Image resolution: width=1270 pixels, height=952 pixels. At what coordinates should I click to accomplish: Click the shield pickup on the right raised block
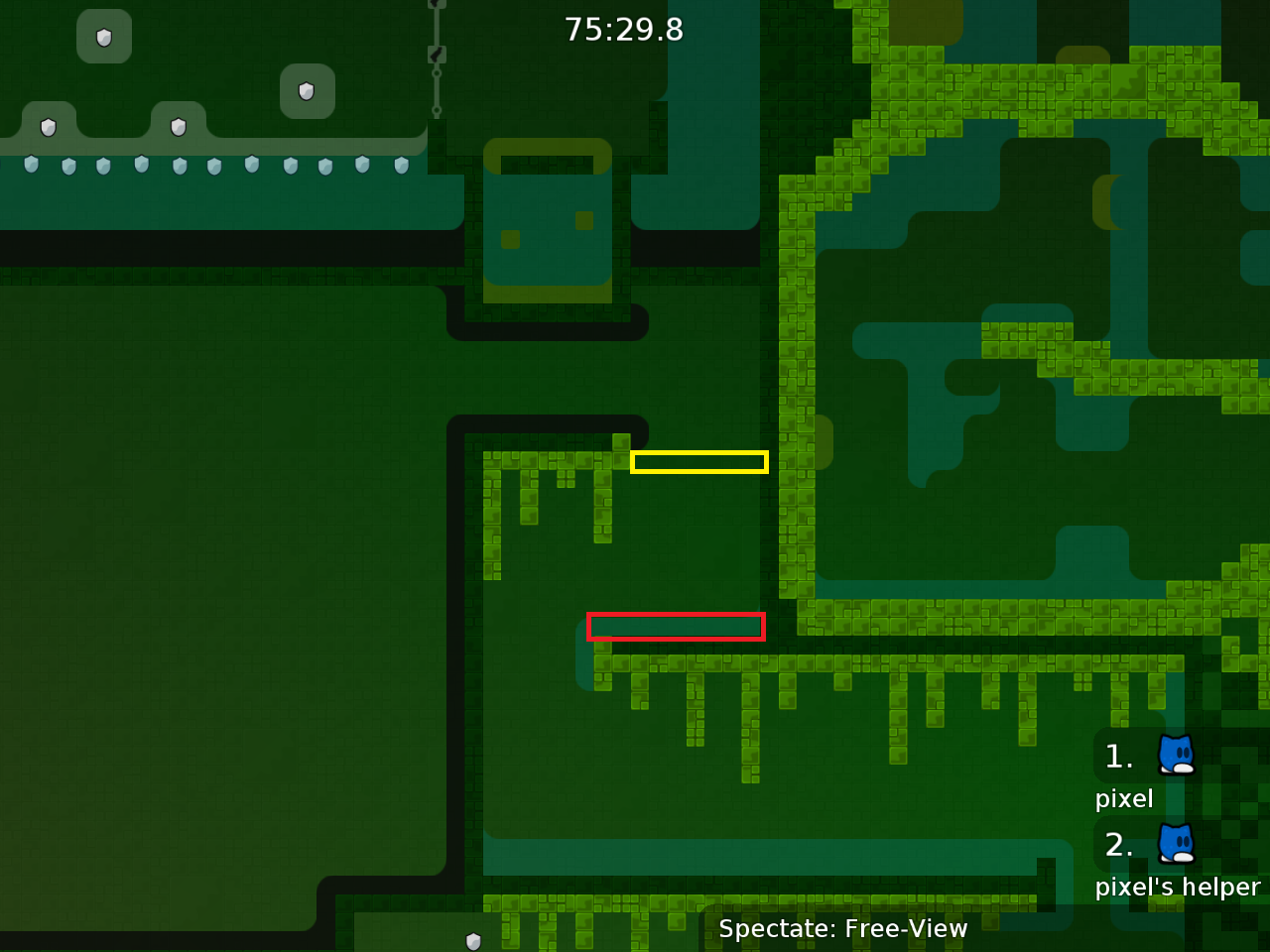click(x=307, y=91)
